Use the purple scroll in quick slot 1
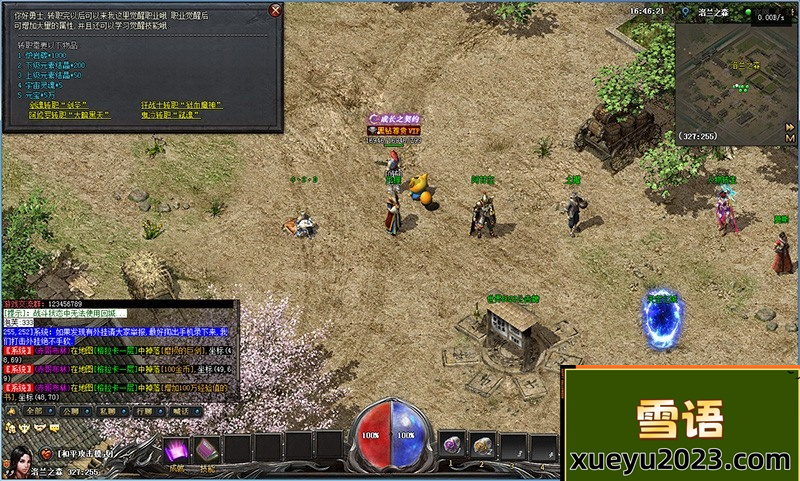The width and height of the screenshot is (800, 481). point(452,444)
